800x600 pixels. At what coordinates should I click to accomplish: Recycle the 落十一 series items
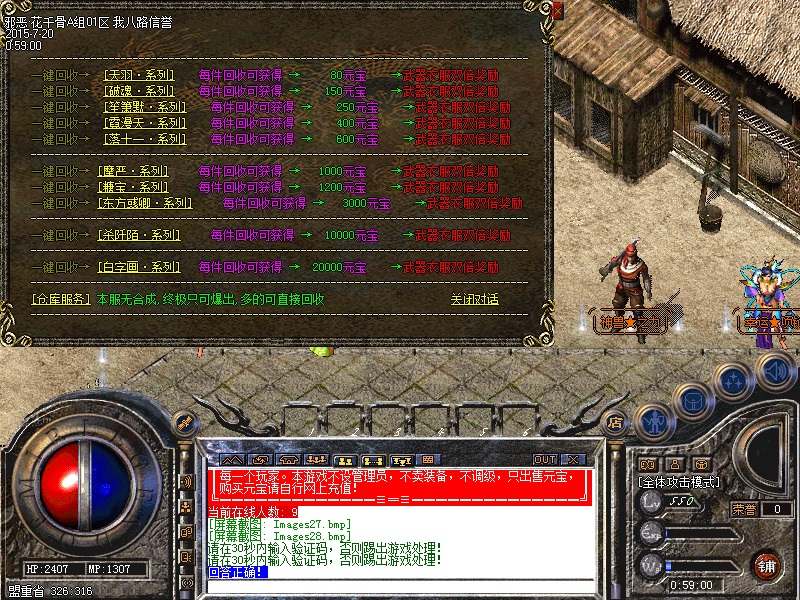pyautogui.click(x=146, y=139)
